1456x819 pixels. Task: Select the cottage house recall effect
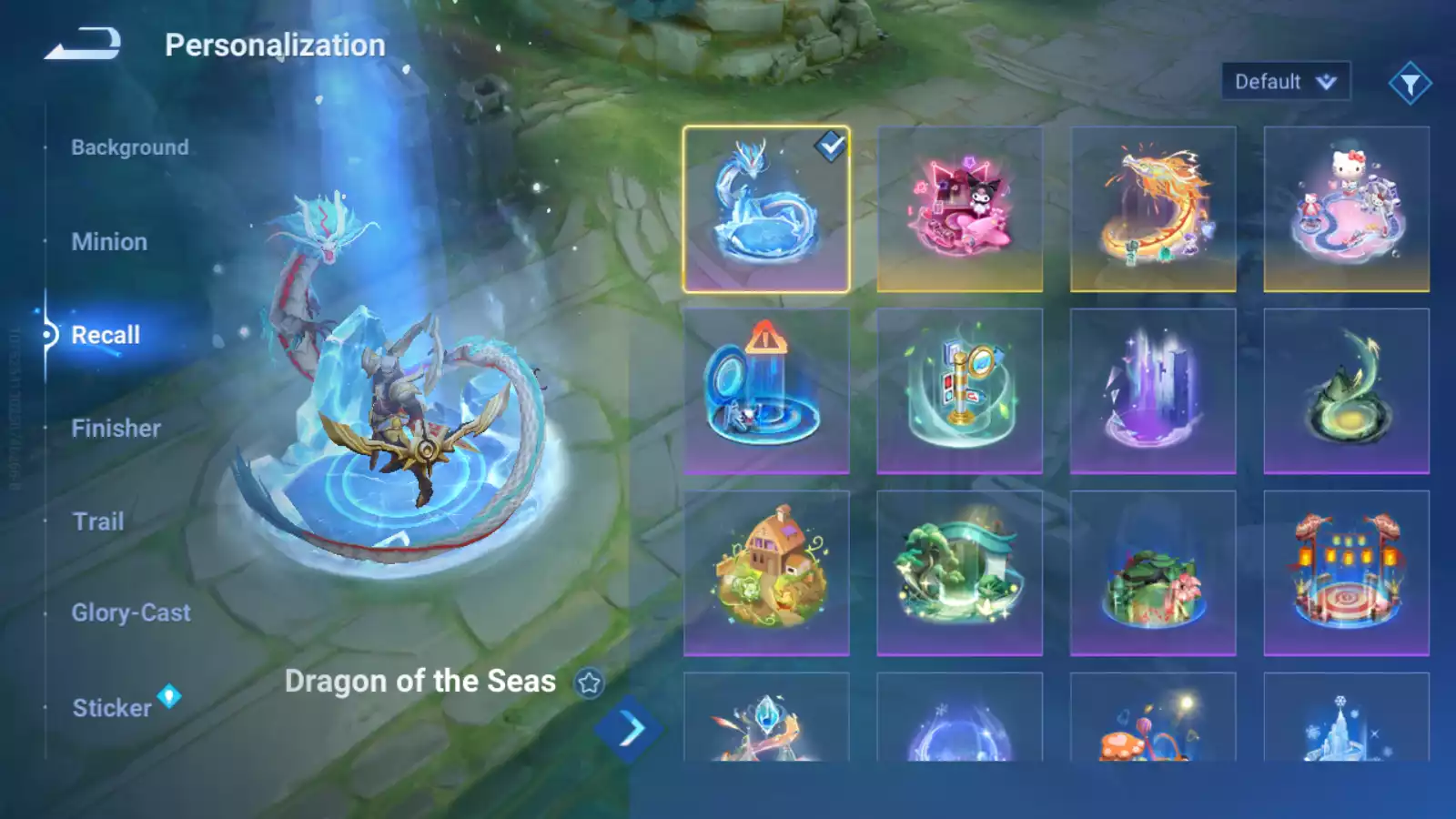tap(766, 573)
